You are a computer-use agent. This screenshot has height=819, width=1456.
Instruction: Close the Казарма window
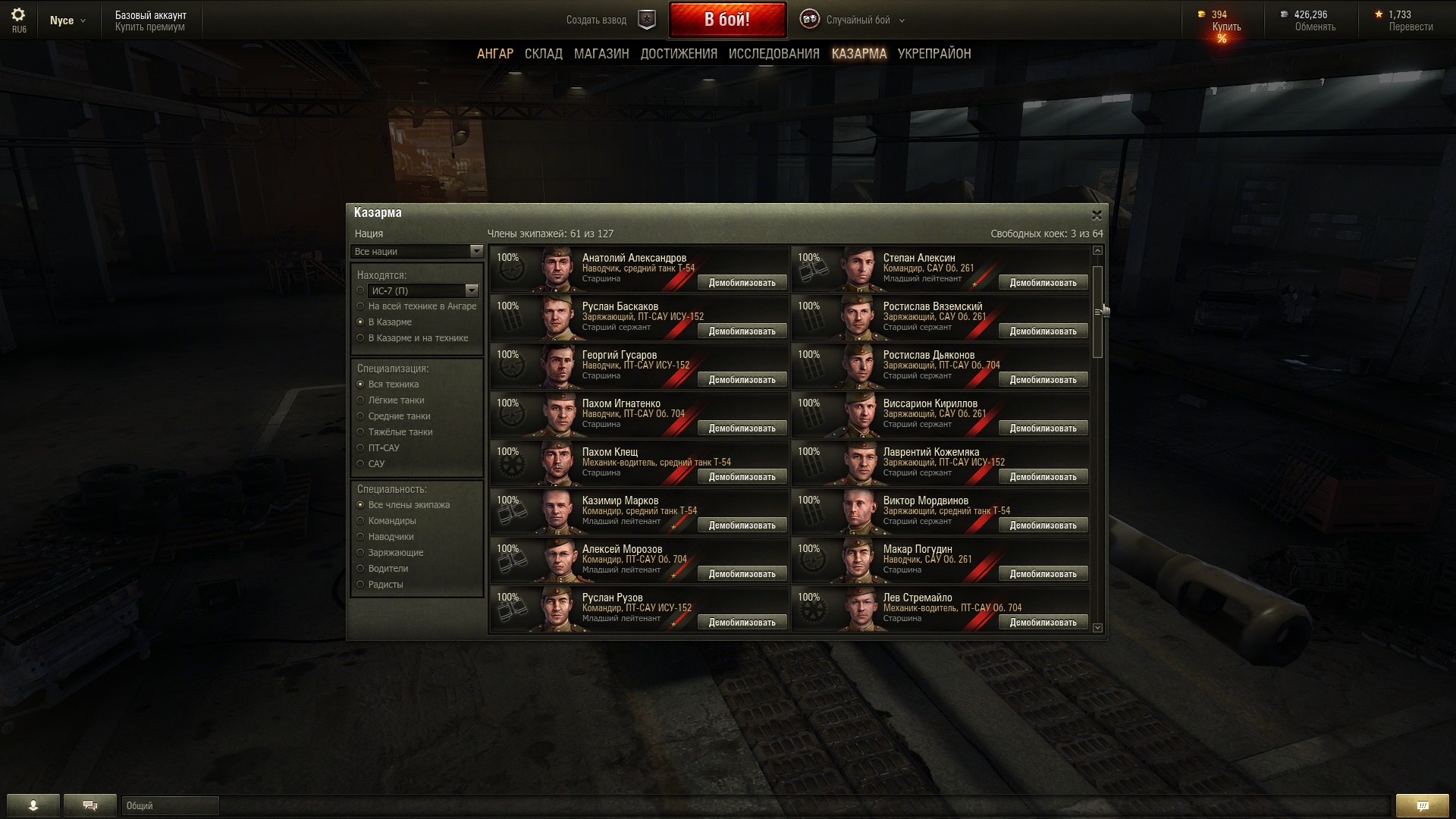tap(1096, 215)
